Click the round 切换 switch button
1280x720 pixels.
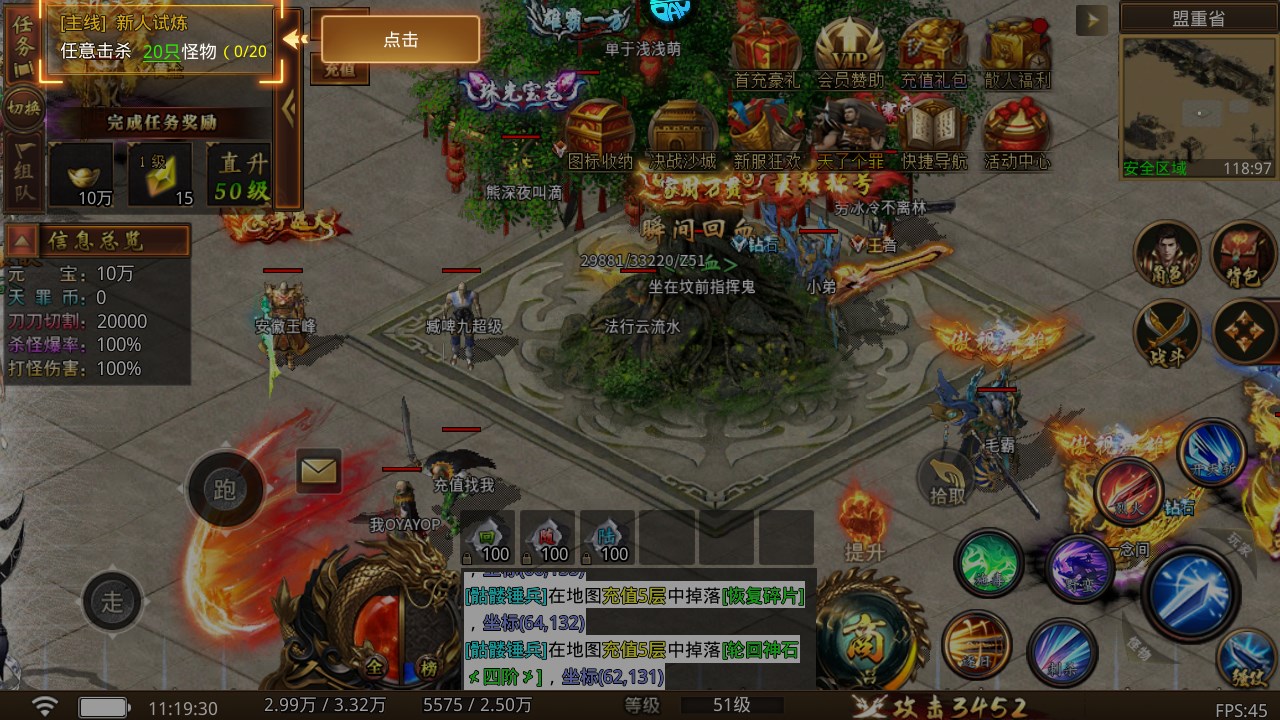[22, 107]
